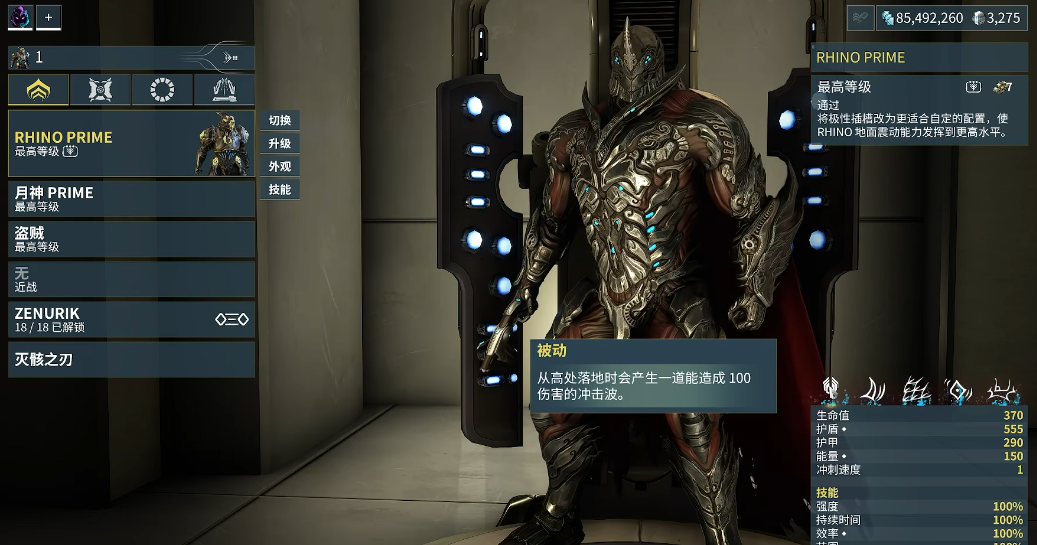Click the platinum currency counter

[x=998, y=18]
